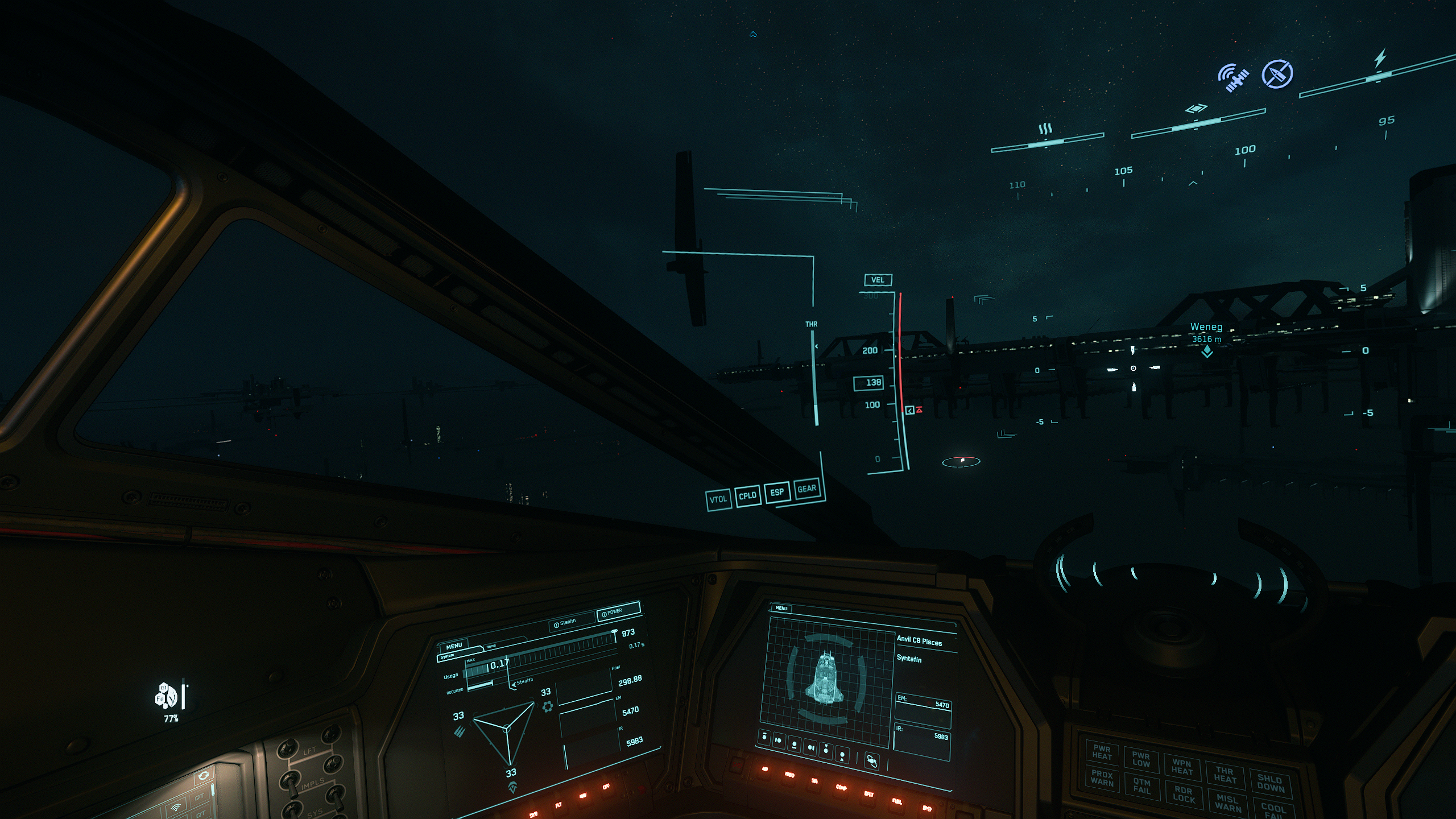Select the System tab
The height and width of the screenshot is (819, 1456).
pos(448,656)
